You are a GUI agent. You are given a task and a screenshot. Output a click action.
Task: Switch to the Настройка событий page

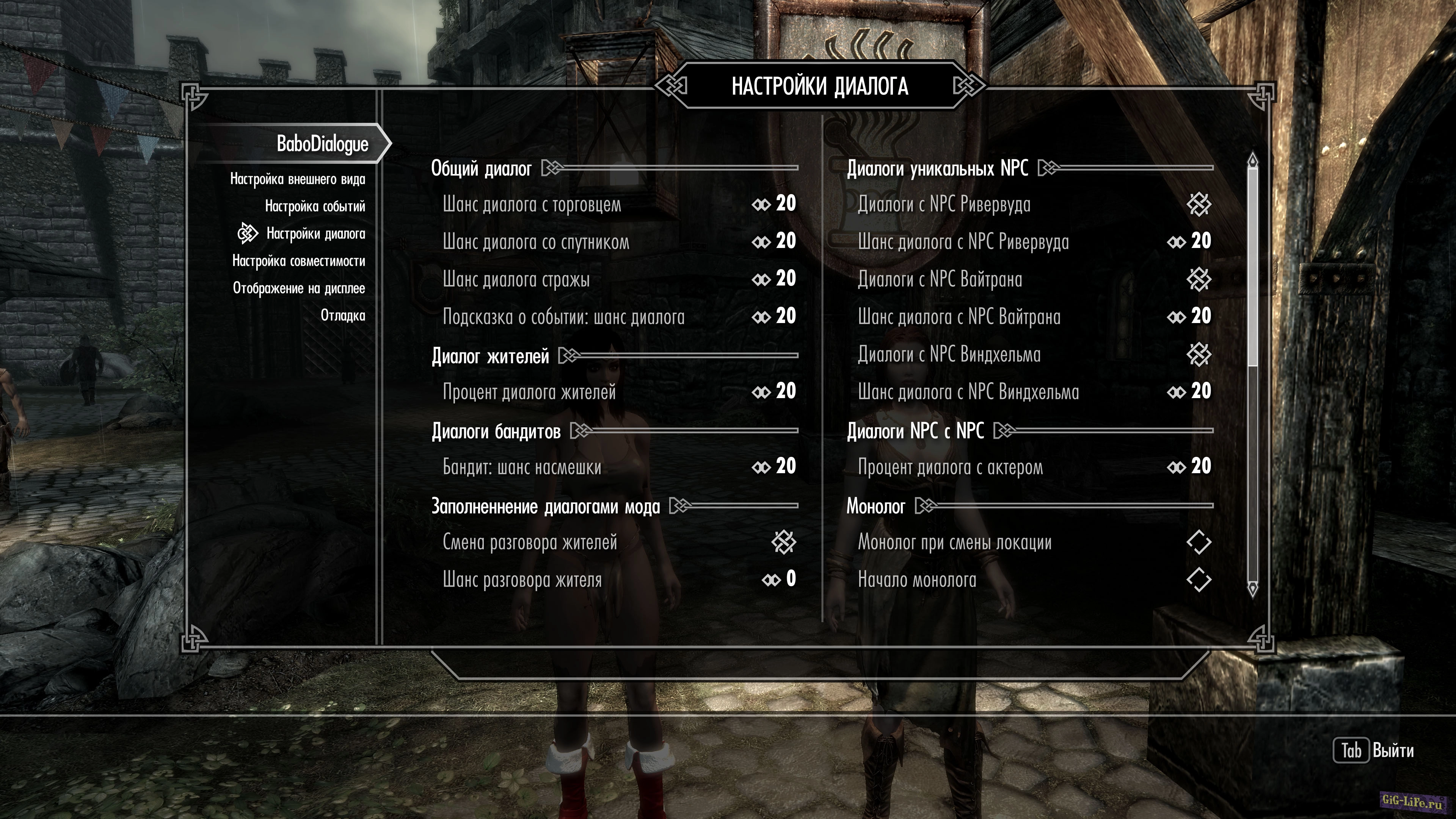tap(315, 206)
